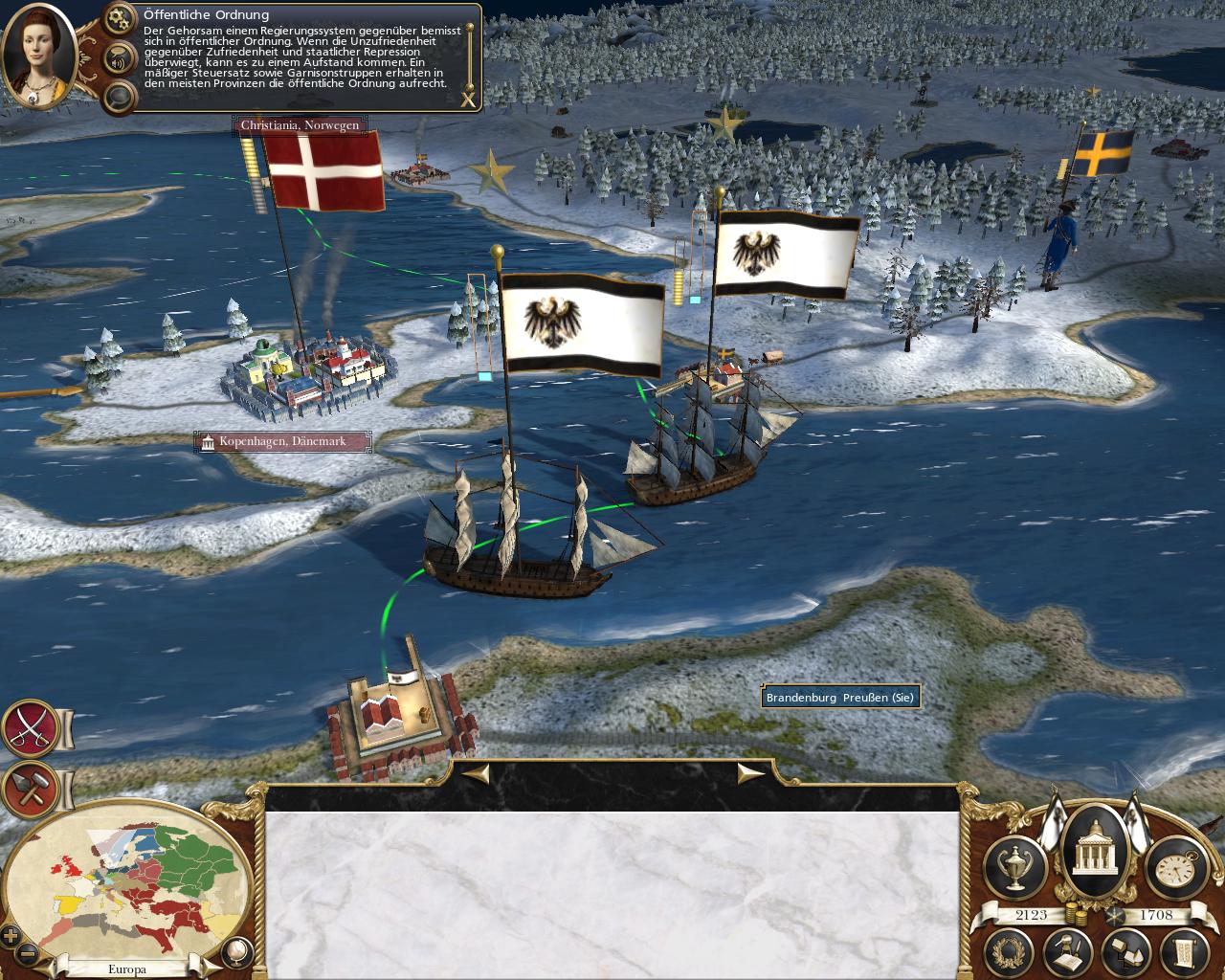Select the advisor lady portrait
Viewport: 1225px width, 980px height.
tap(39, 56)
